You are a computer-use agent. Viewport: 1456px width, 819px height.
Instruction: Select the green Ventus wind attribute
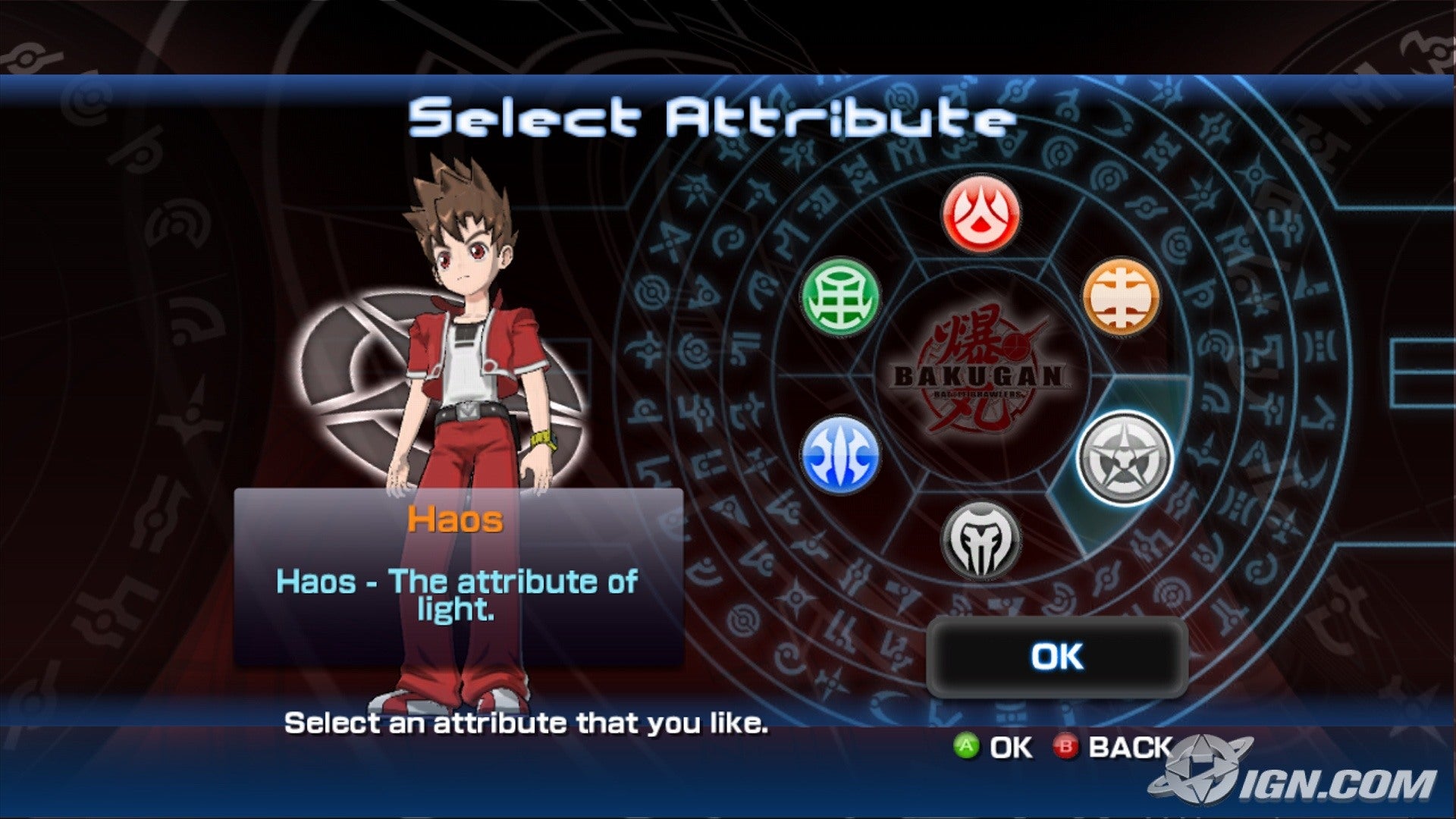(x=840, y=296)
